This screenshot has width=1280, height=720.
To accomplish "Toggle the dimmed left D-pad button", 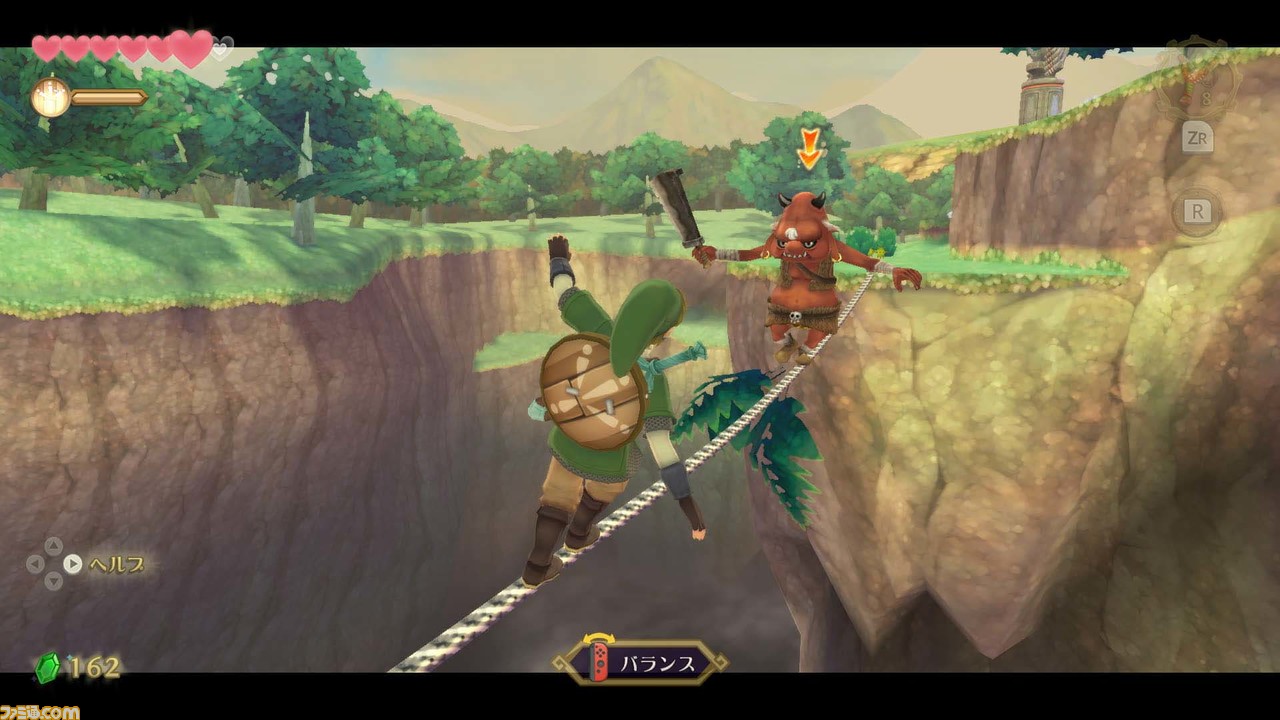I will (x=33, y=563).
